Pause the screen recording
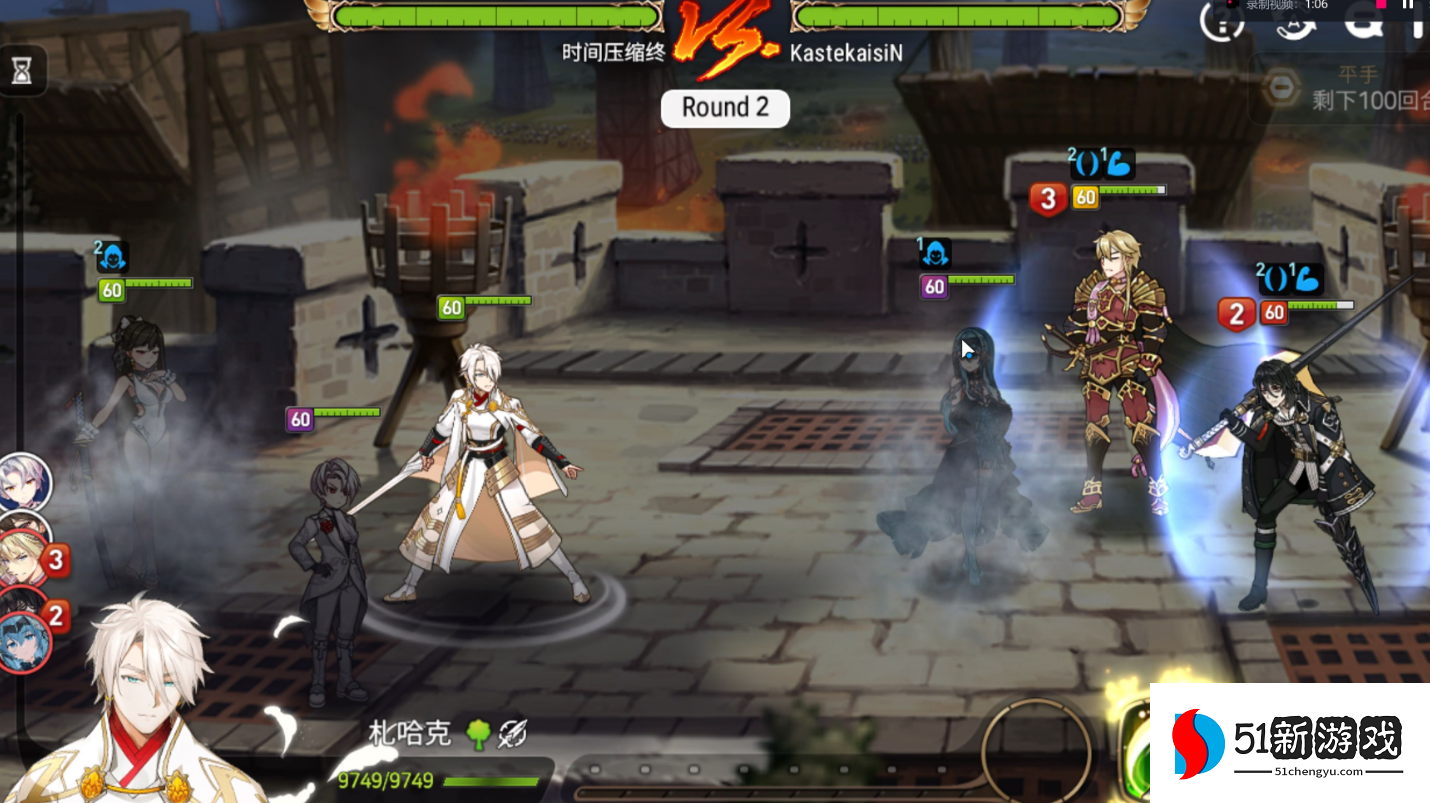 click(1409, 5)
